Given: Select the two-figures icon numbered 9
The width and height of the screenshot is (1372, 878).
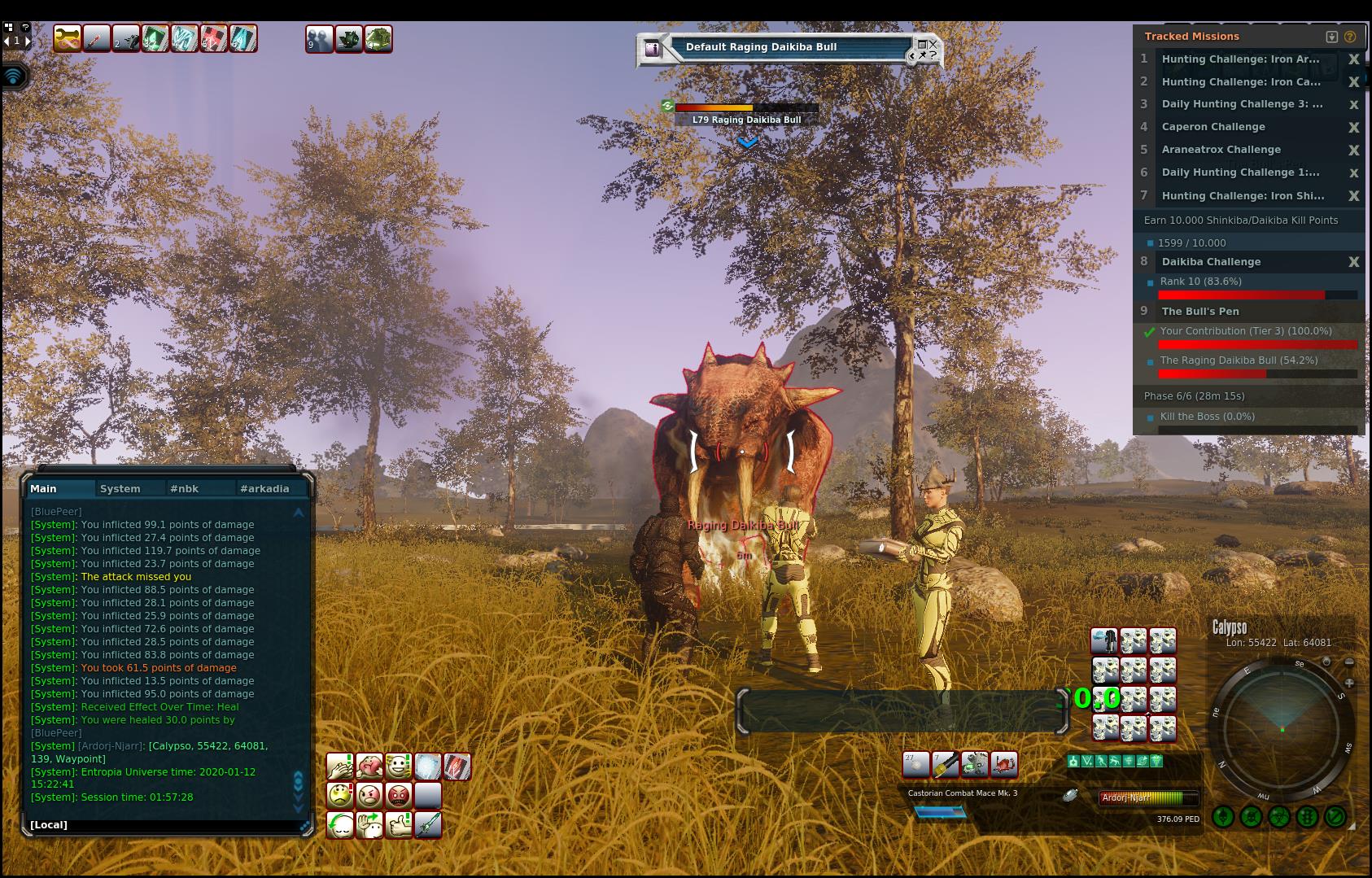Looking at the screenshot, I should point(319,38).
